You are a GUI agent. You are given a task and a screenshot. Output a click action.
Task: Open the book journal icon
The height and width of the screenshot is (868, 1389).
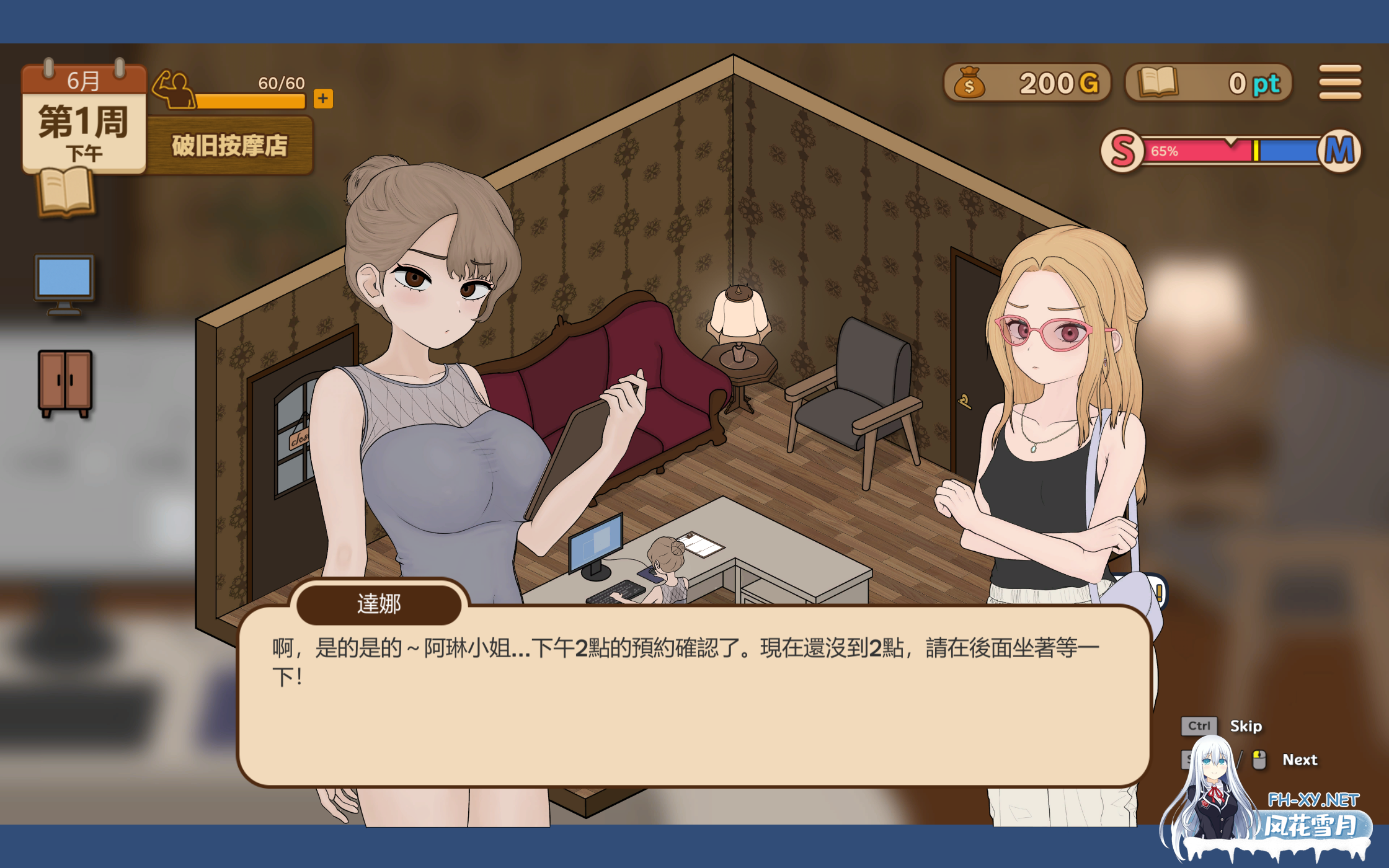click(x=66, y=193)
